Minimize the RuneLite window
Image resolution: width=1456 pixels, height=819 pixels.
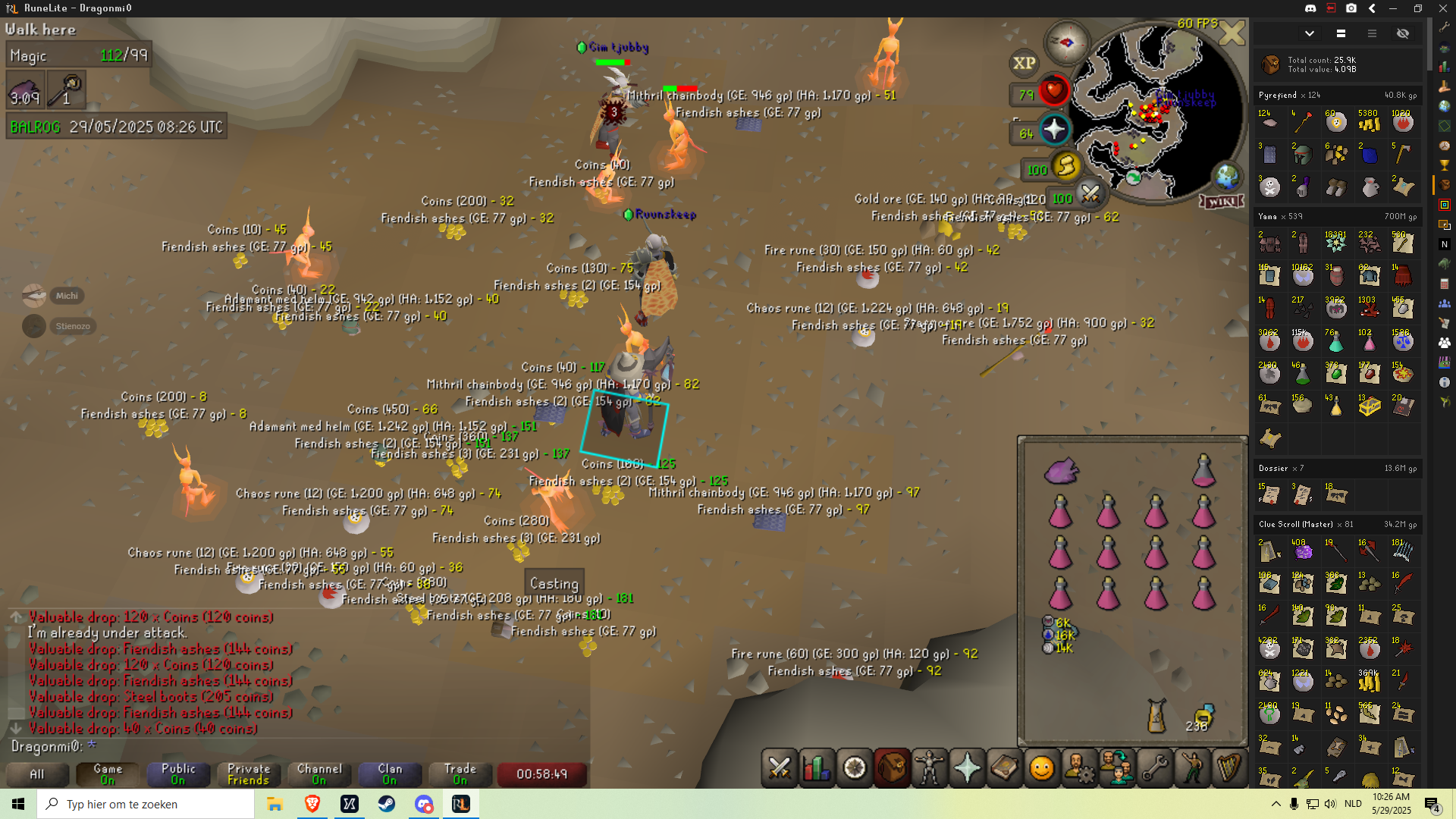point(1393,8)
